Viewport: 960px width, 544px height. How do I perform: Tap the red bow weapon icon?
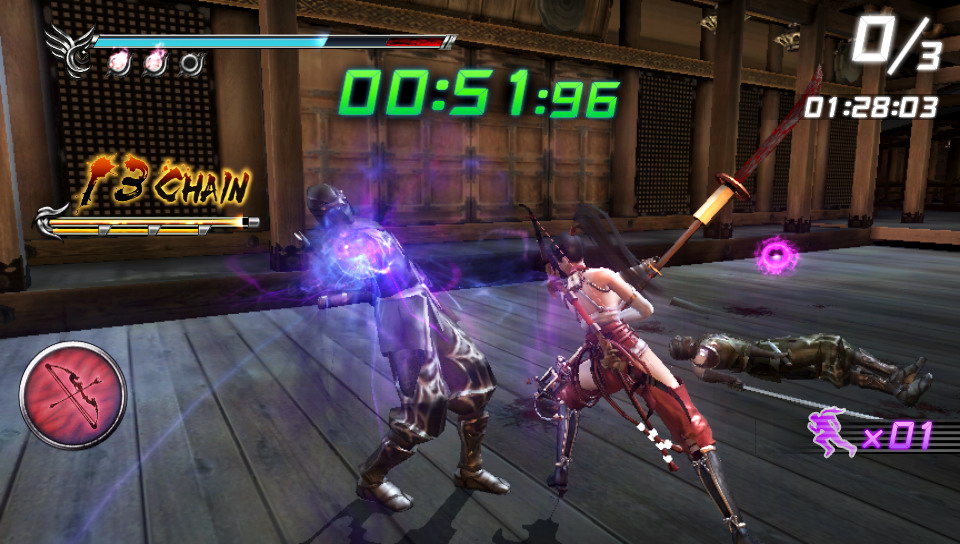[72, 394]
